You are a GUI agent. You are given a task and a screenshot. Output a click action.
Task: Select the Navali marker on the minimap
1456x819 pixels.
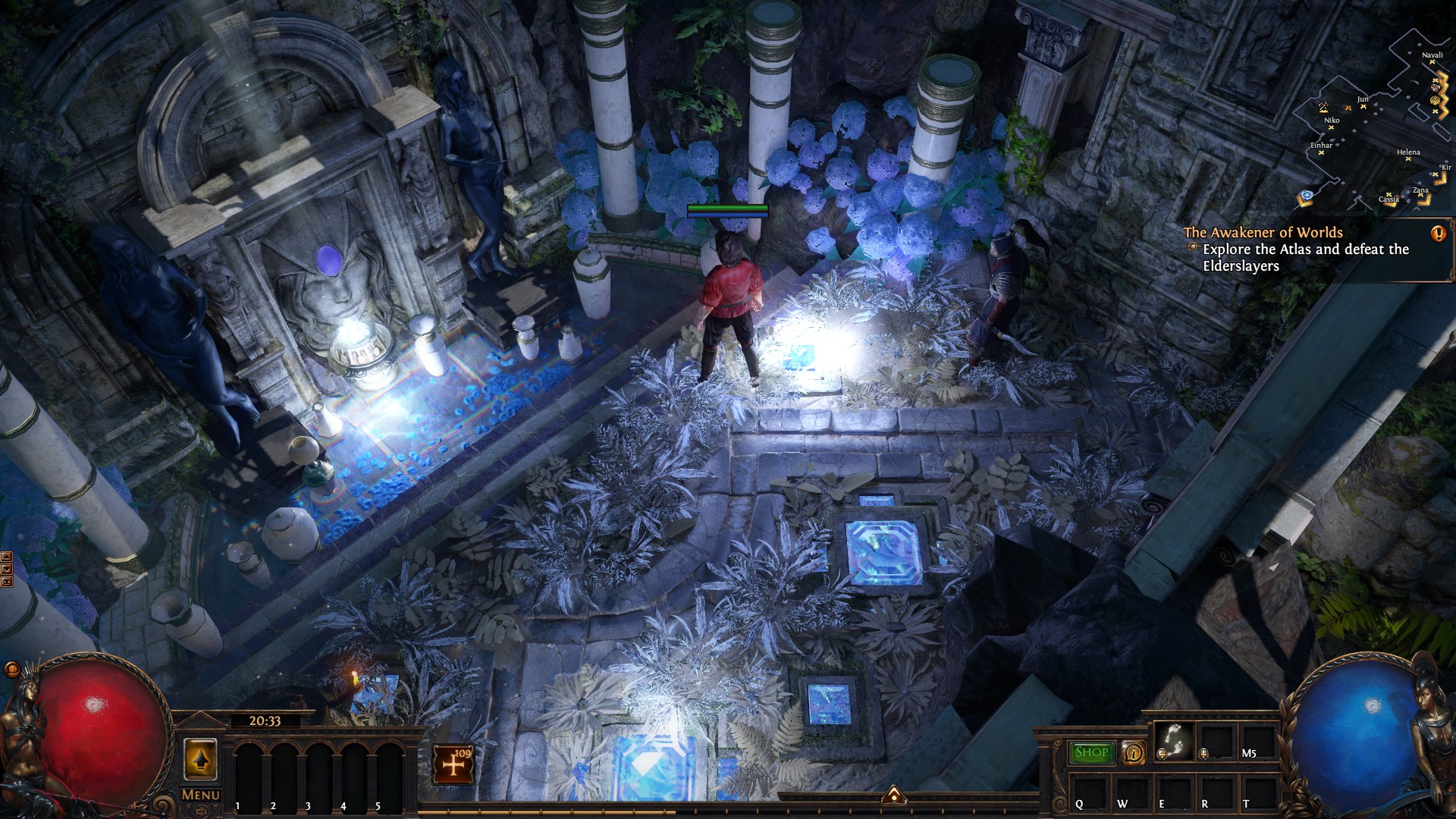tap(1432, 63)
